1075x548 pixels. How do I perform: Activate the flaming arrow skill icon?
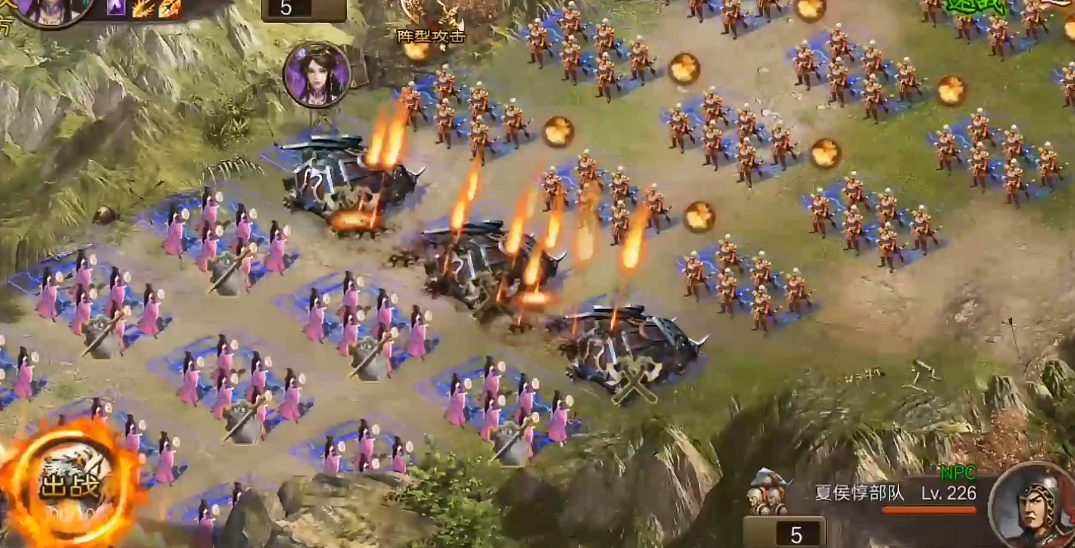(143, 8)
